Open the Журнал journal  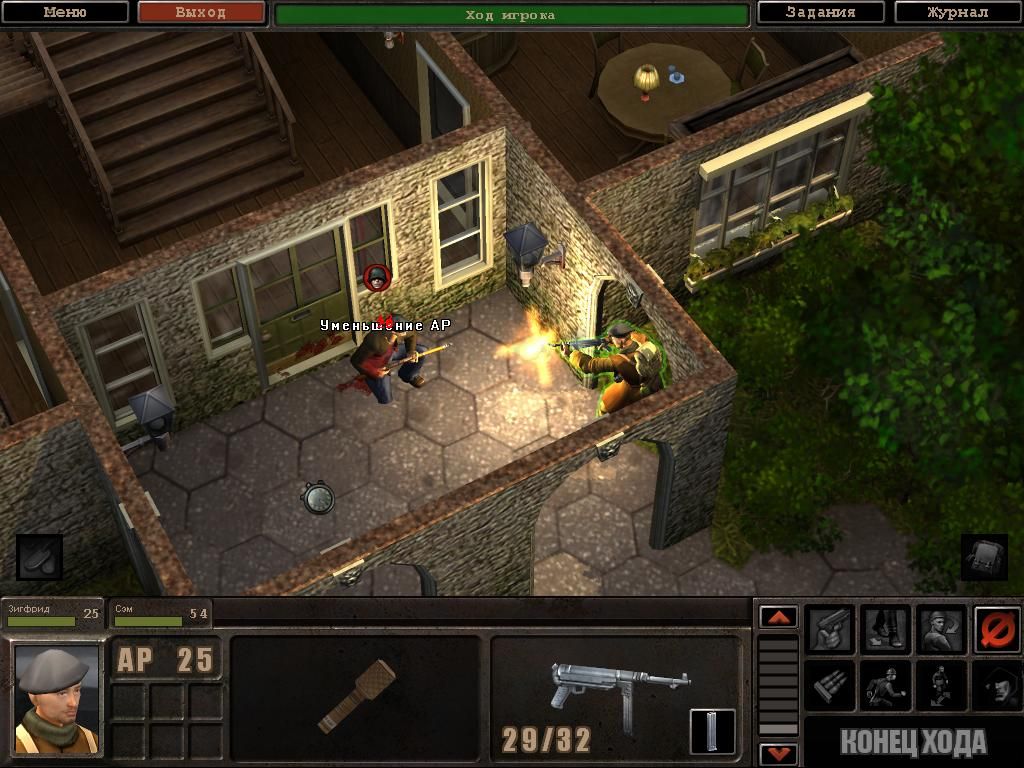[957, 13]
